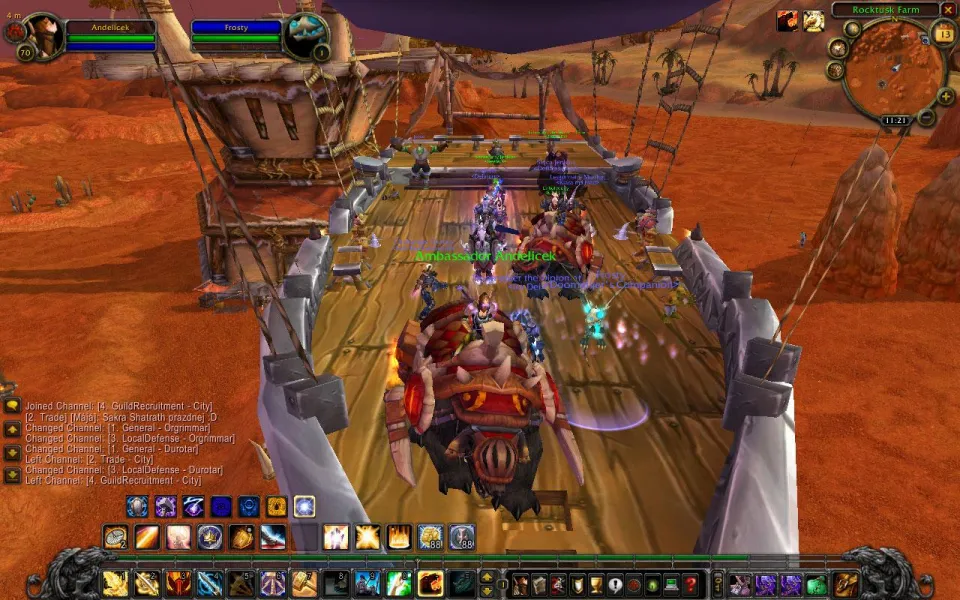Open the main backpack bag

click(846, 584)
